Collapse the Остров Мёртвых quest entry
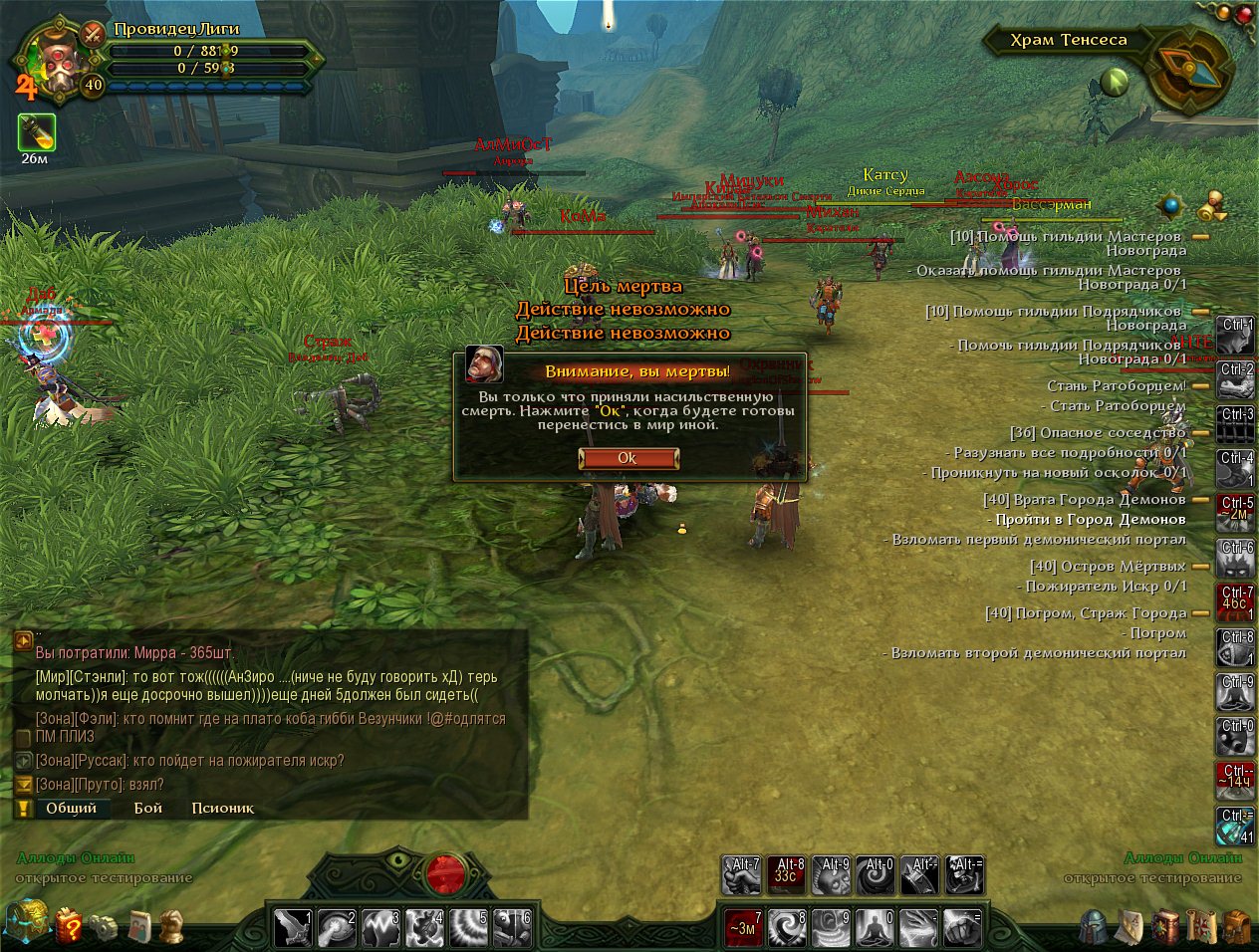Viewport: 1259px width, 952px height. coord(1200,567)
